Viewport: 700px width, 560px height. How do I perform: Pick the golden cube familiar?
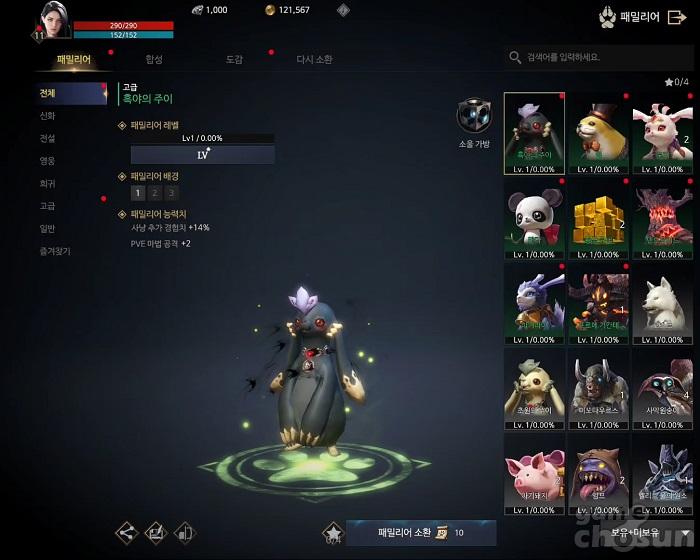[598, 217]
